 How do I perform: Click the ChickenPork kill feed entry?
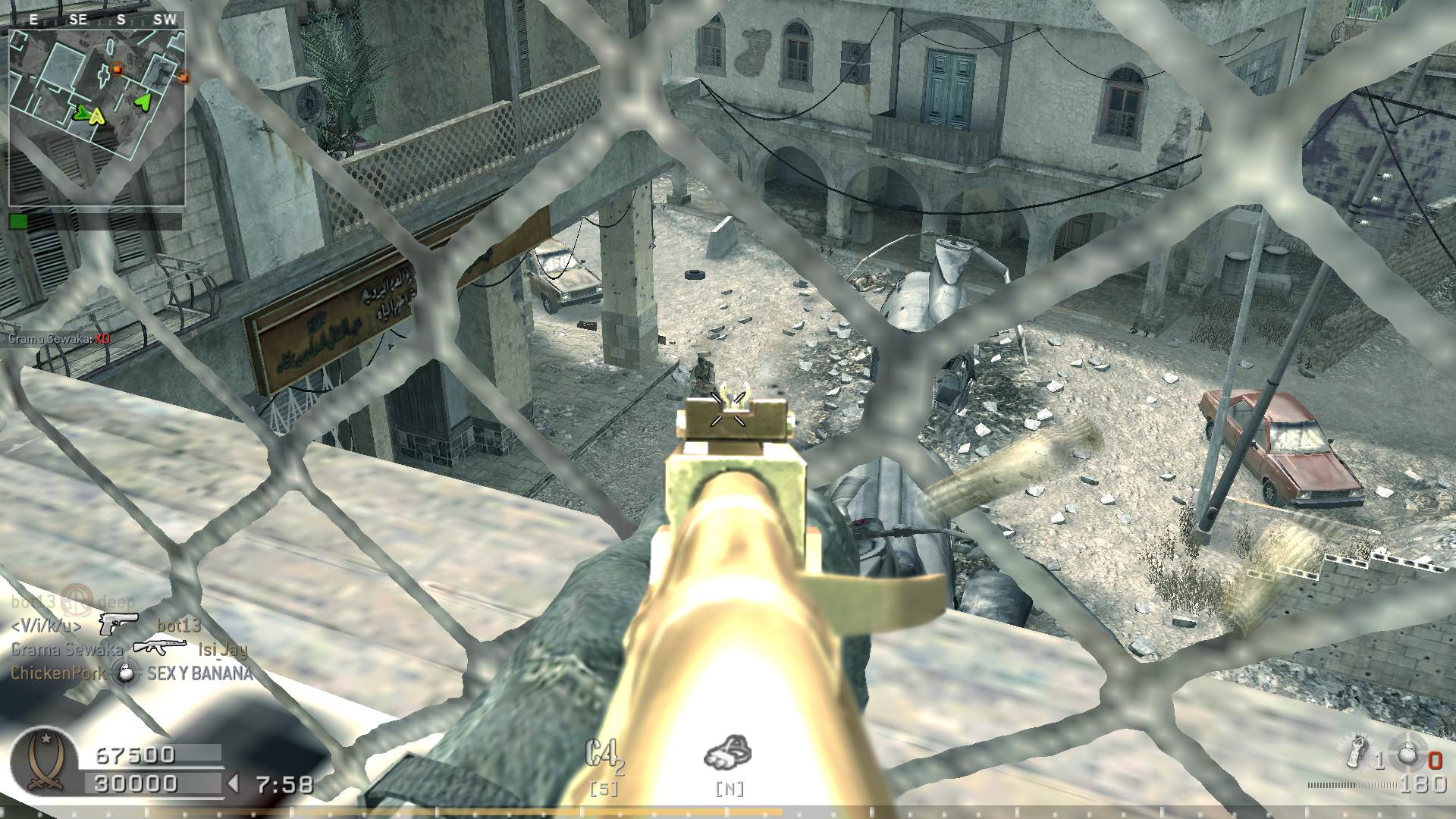pyautogui.click(x=130, y=673)
